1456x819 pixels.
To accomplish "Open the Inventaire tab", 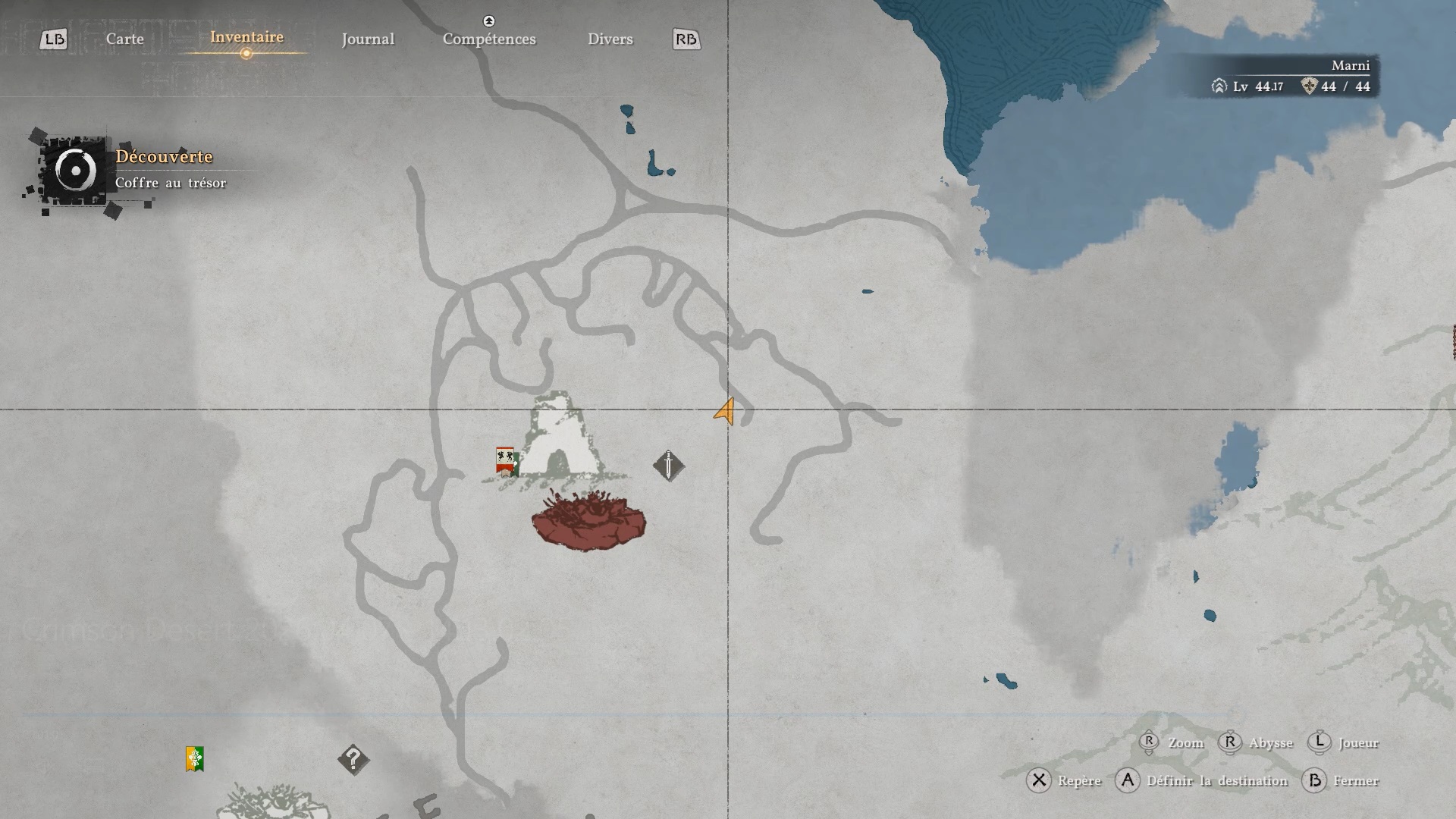I will point(246,37).
